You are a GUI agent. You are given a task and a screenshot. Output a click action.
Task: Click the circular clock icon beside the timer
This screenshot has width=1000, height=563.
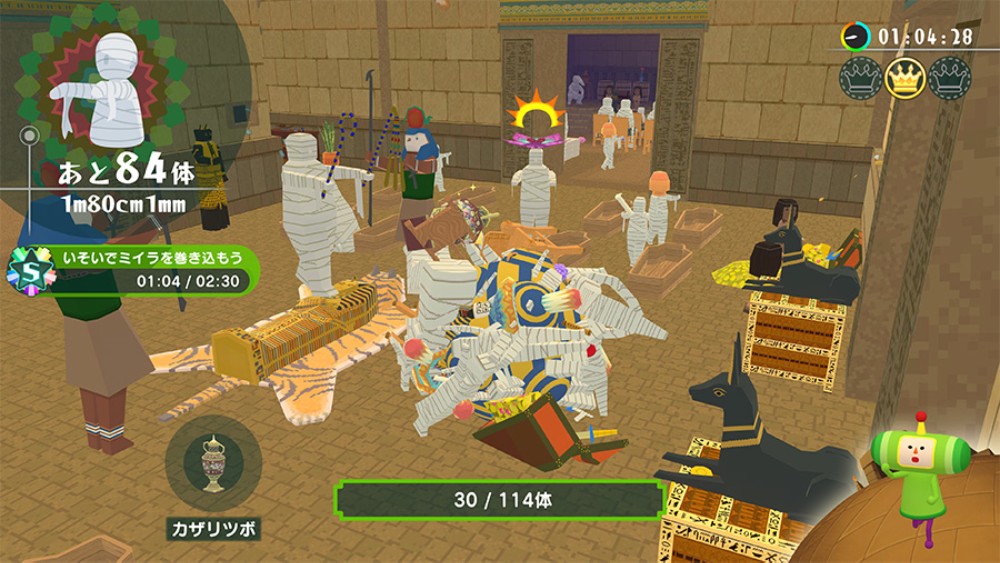(x=855, y=37)
